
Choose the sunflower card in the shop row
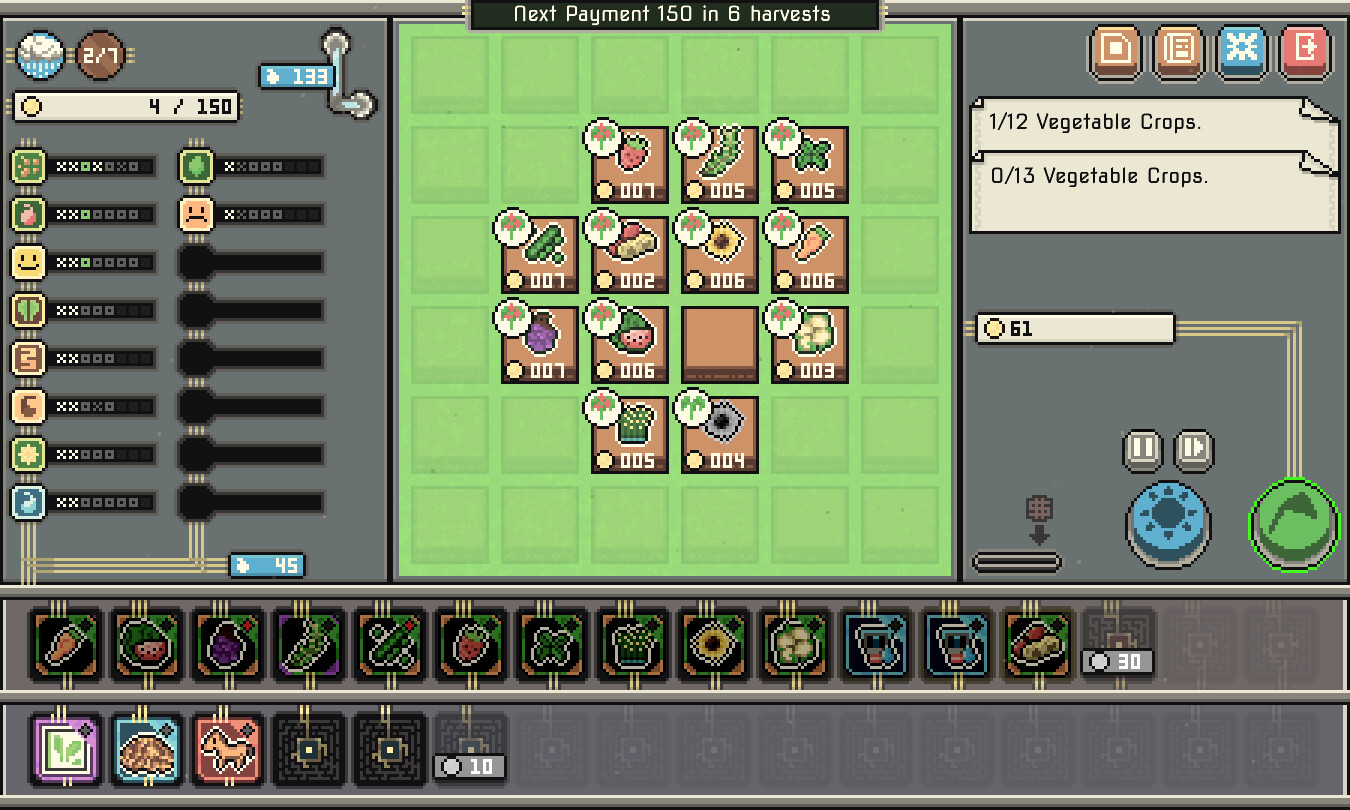coord(713,647)
